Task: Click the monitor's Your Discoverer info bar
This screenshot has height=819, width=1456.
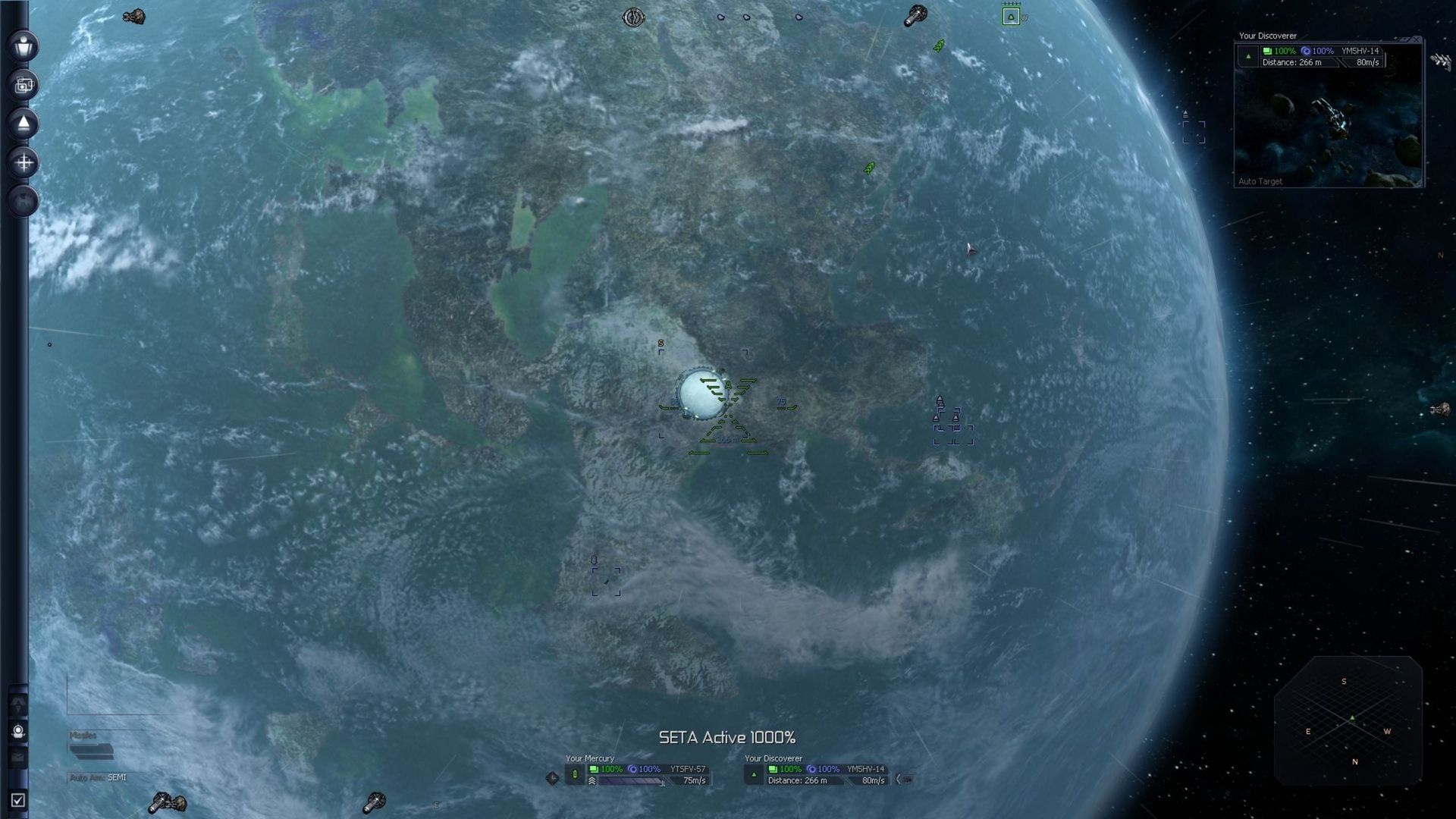Action: (1323, 56)
